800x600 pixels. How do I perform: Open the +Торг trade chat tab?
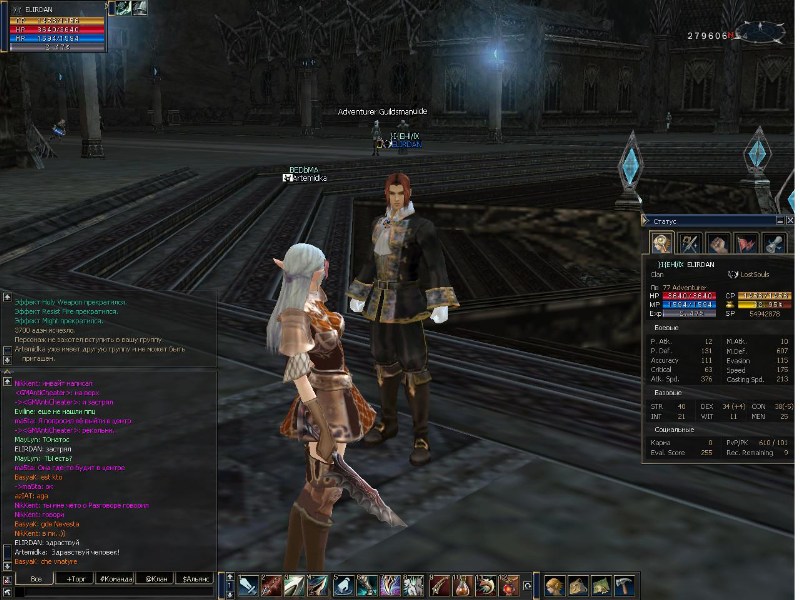(x=77, y=579)
